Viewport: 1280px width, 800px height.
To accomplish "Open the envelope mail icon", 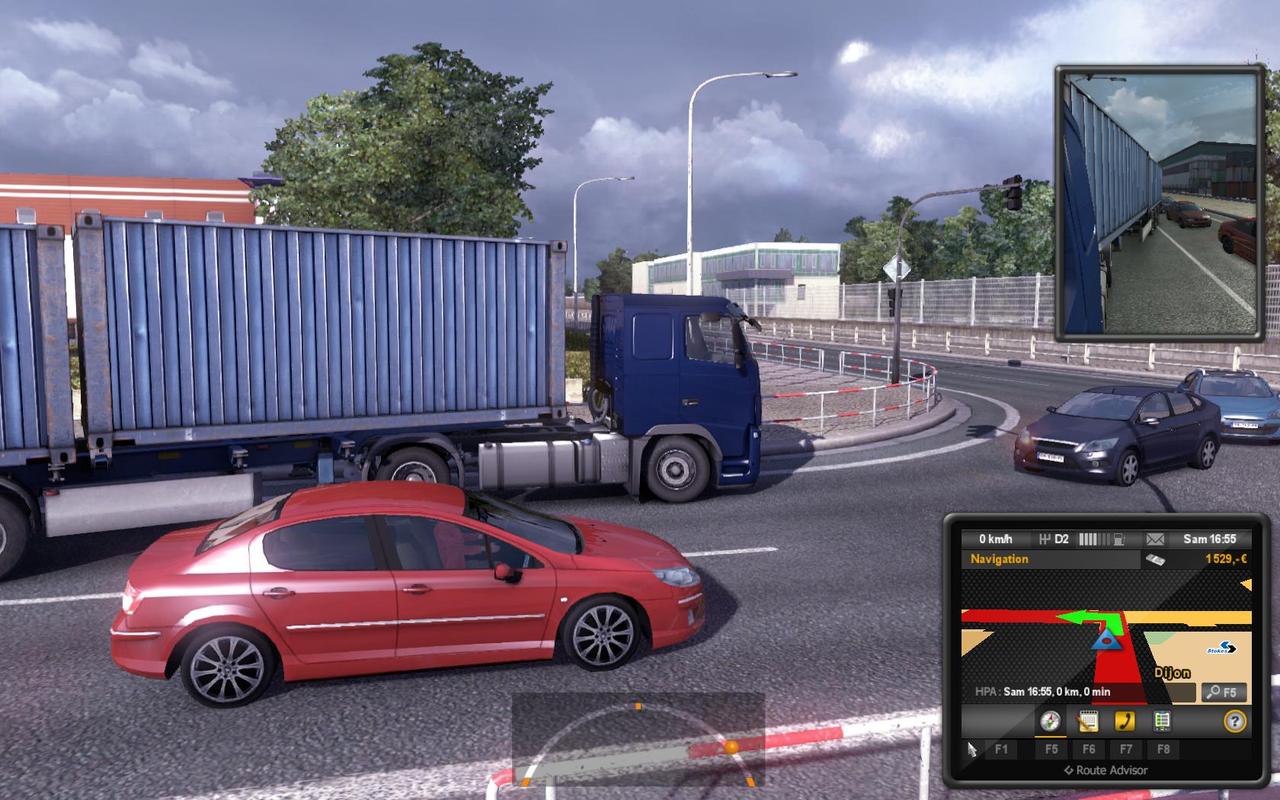I will (1155, 540).
